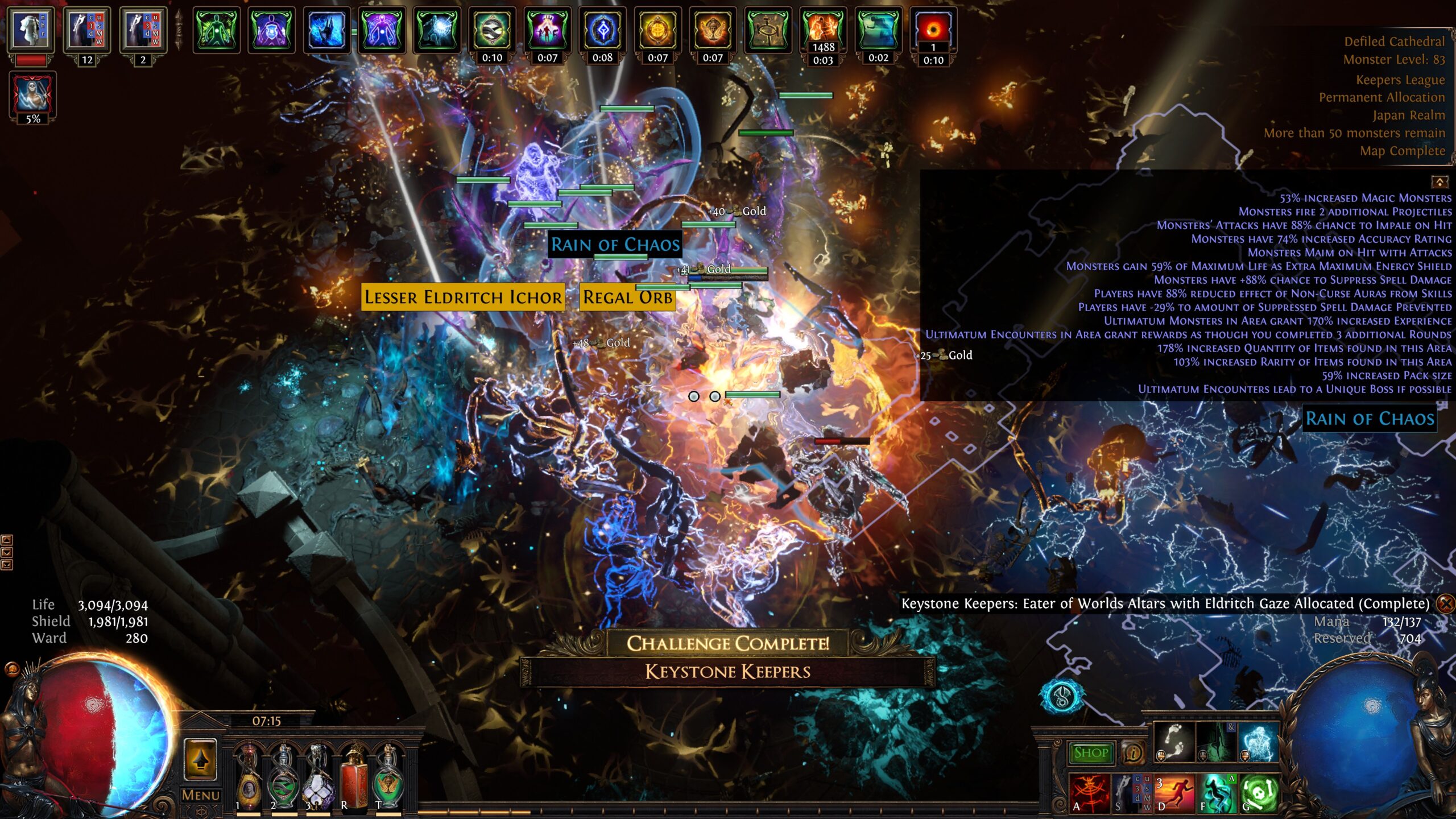The height and width of the screenshot is (819, 1456).
Task: Click the blue dragon emblem icon
Action: 1062,696
